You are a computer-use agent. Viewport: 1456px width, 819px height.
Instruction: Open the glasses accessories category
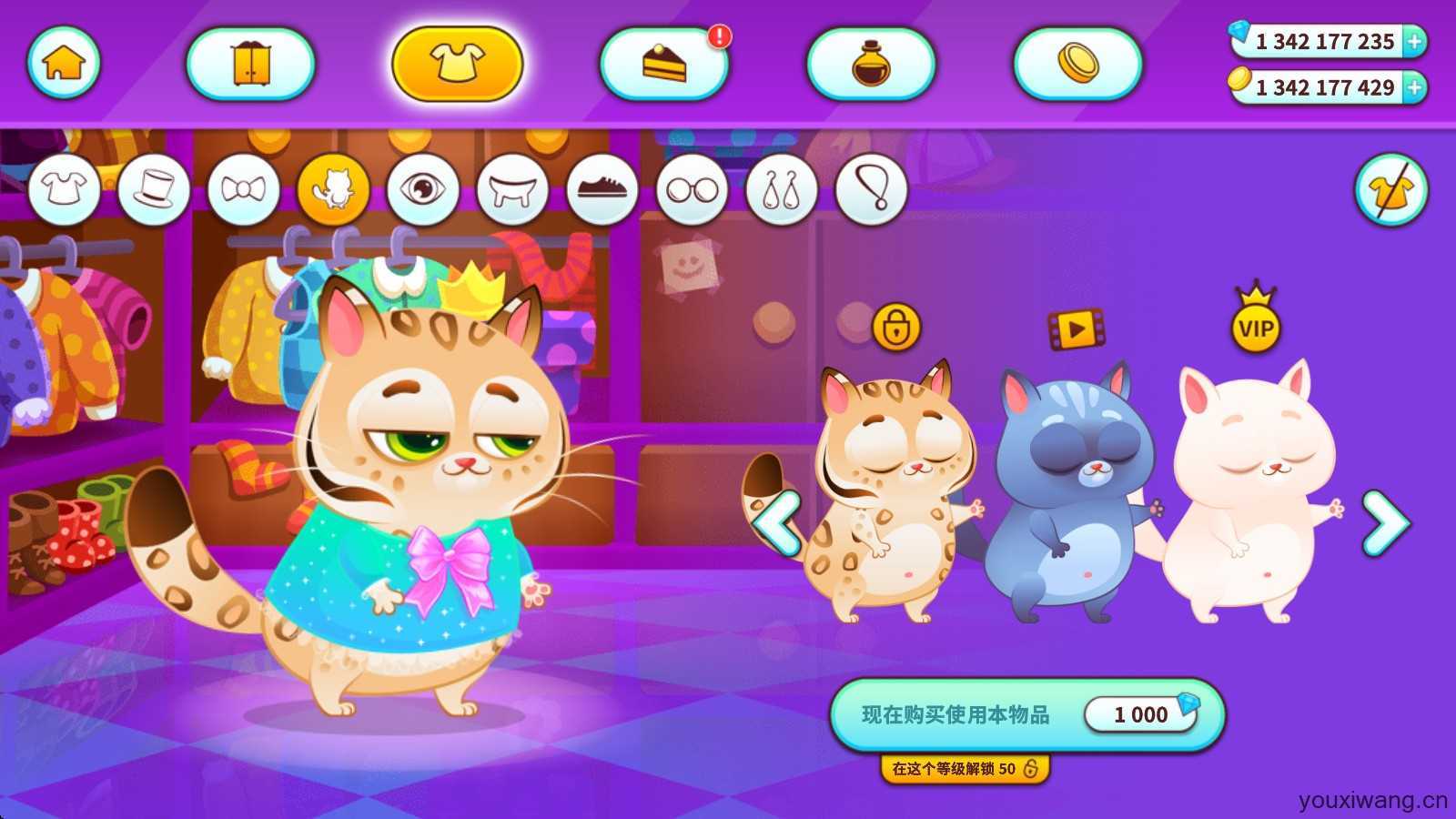pyautogui.click(x=692, y=189)
